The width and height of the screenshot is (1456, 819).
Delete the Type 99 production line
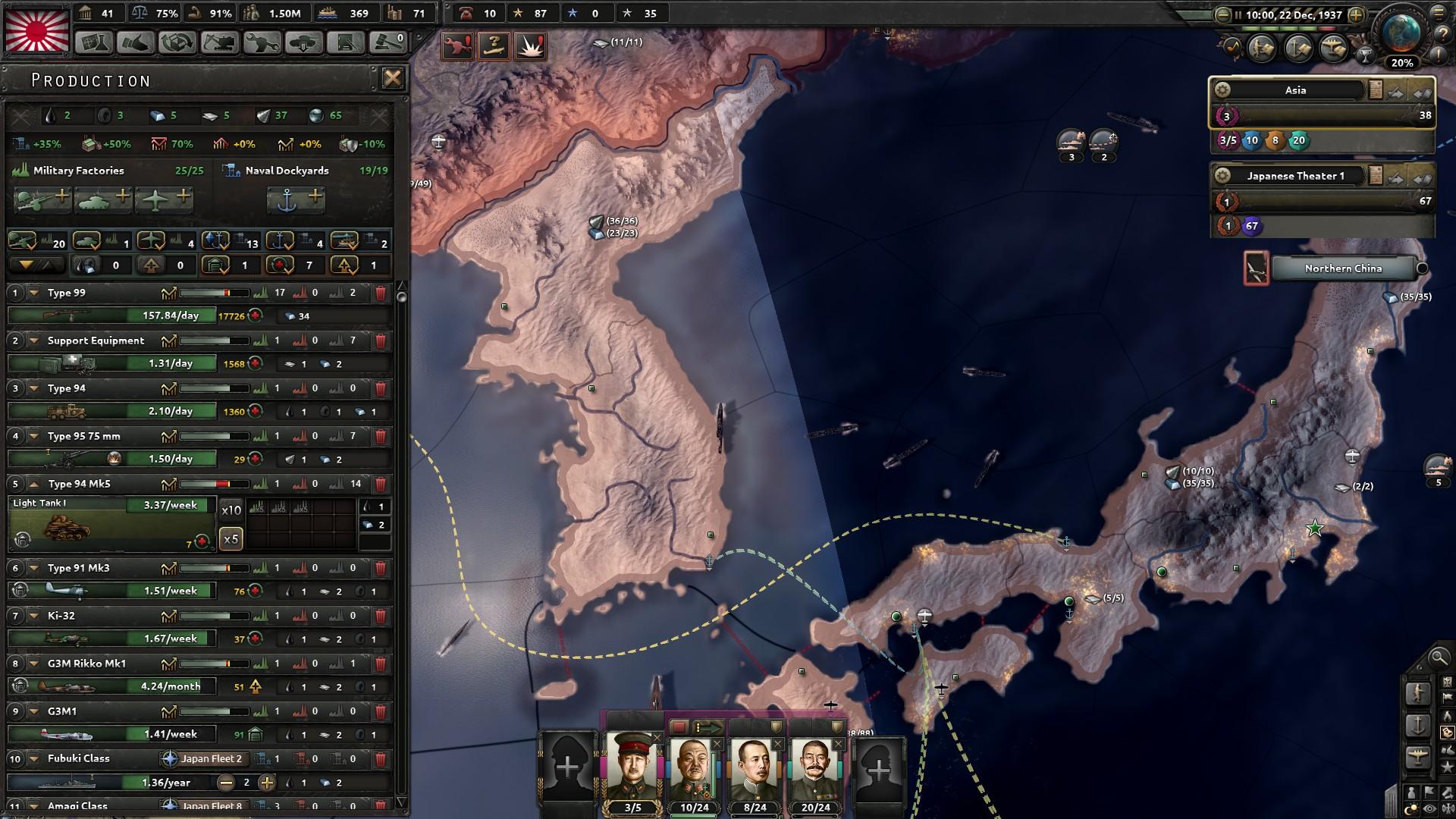(381, 292)
